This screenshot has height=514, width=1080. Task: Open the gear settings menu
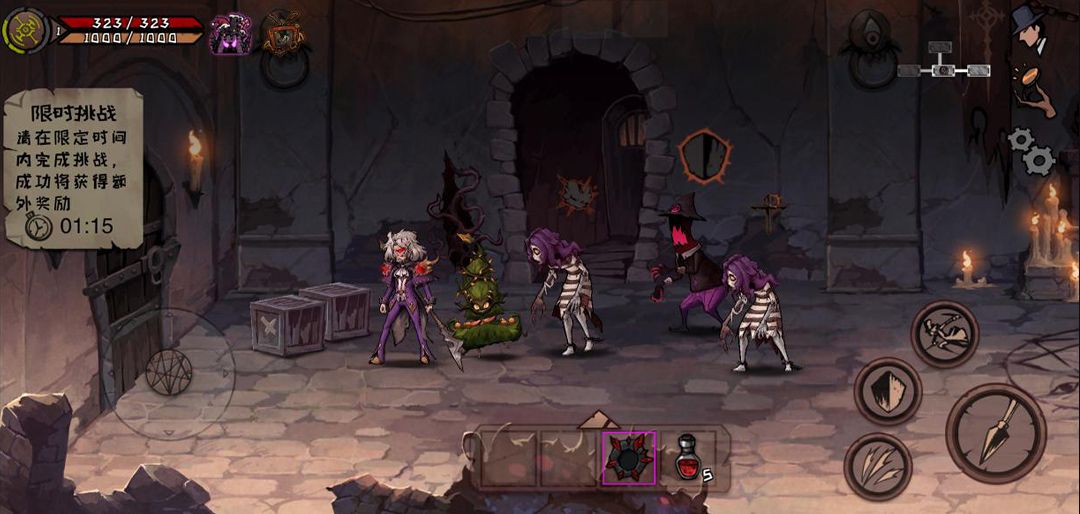1031,151
